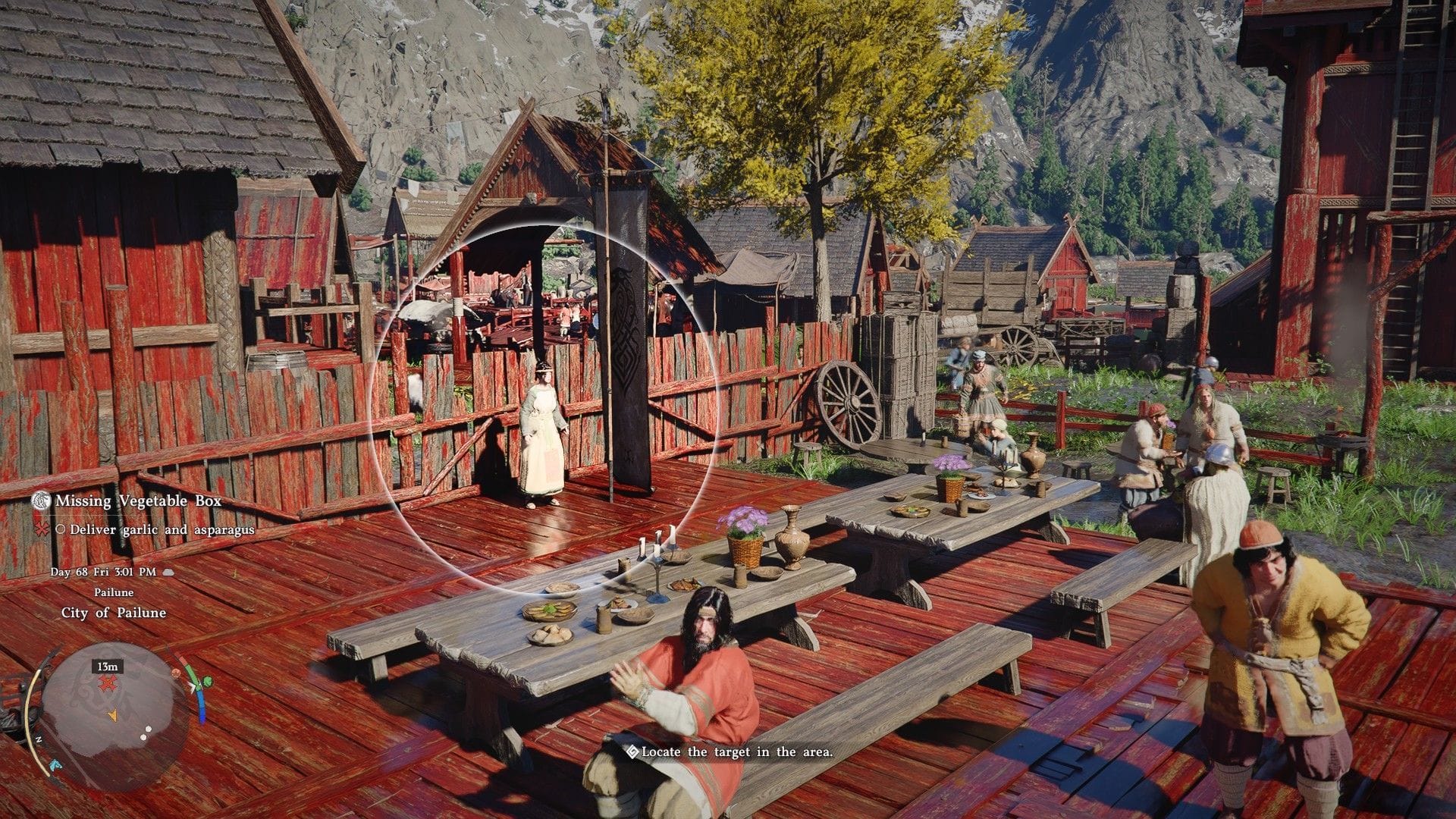Click the orange player arrow on the minimap
Viewport: 1456px width, 819px height.
112,714
